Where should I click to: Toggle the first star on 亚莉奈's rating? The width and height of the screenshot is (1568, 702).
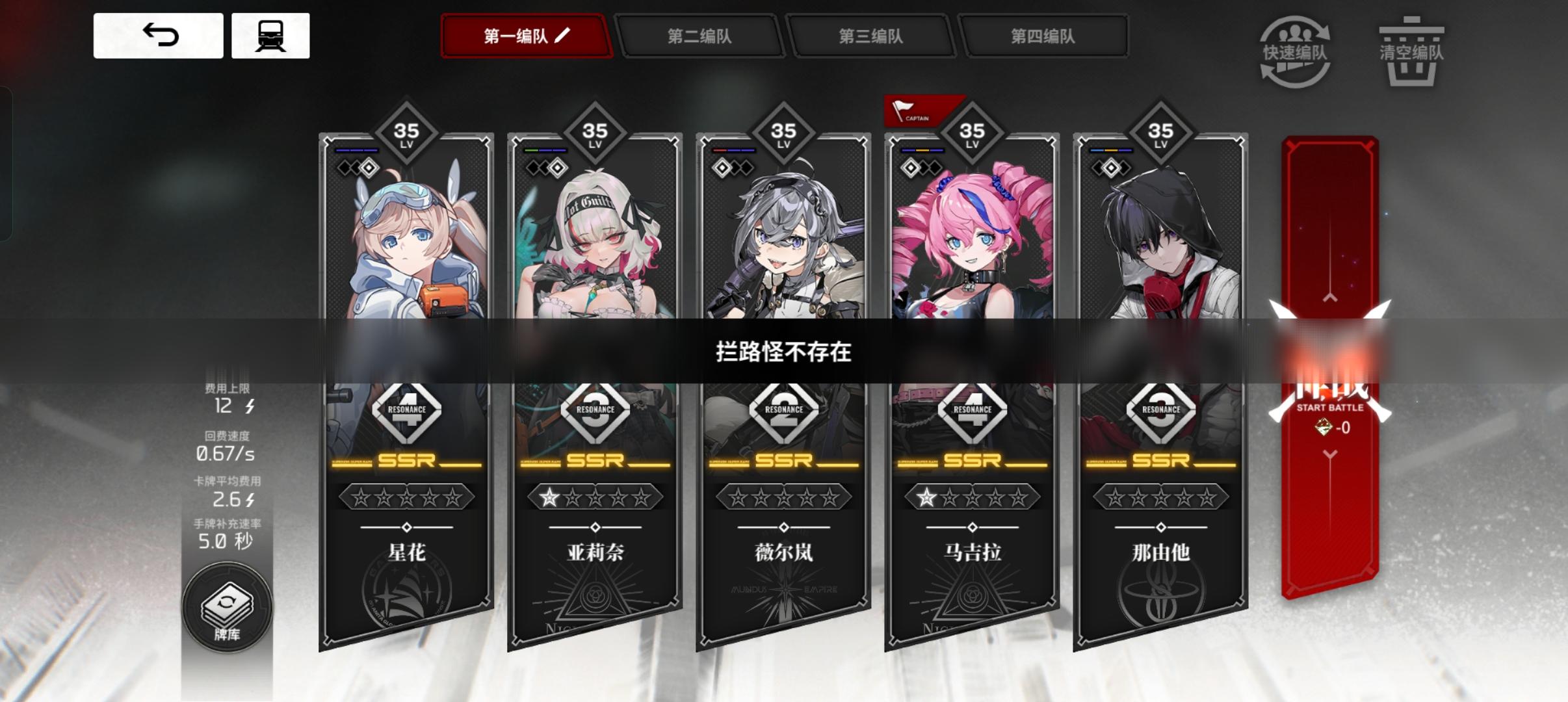pos(548,497)
